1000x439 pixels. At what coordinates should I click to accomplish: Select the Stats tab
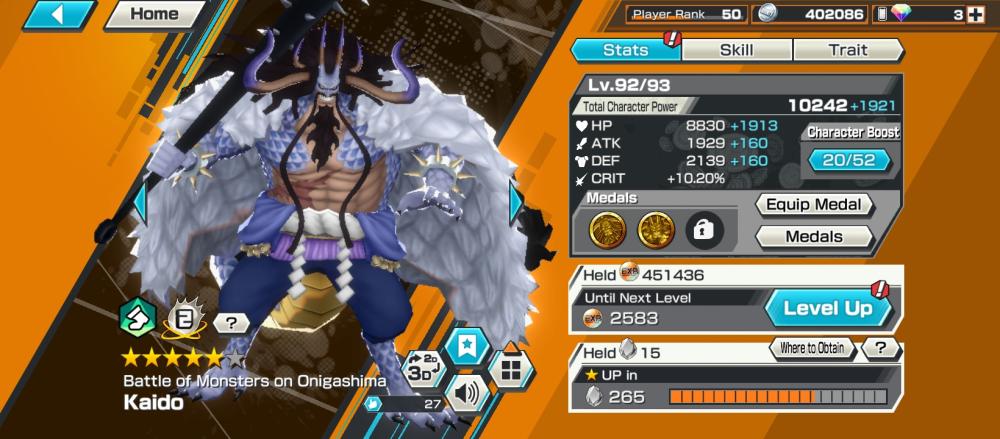coord(626,50)
